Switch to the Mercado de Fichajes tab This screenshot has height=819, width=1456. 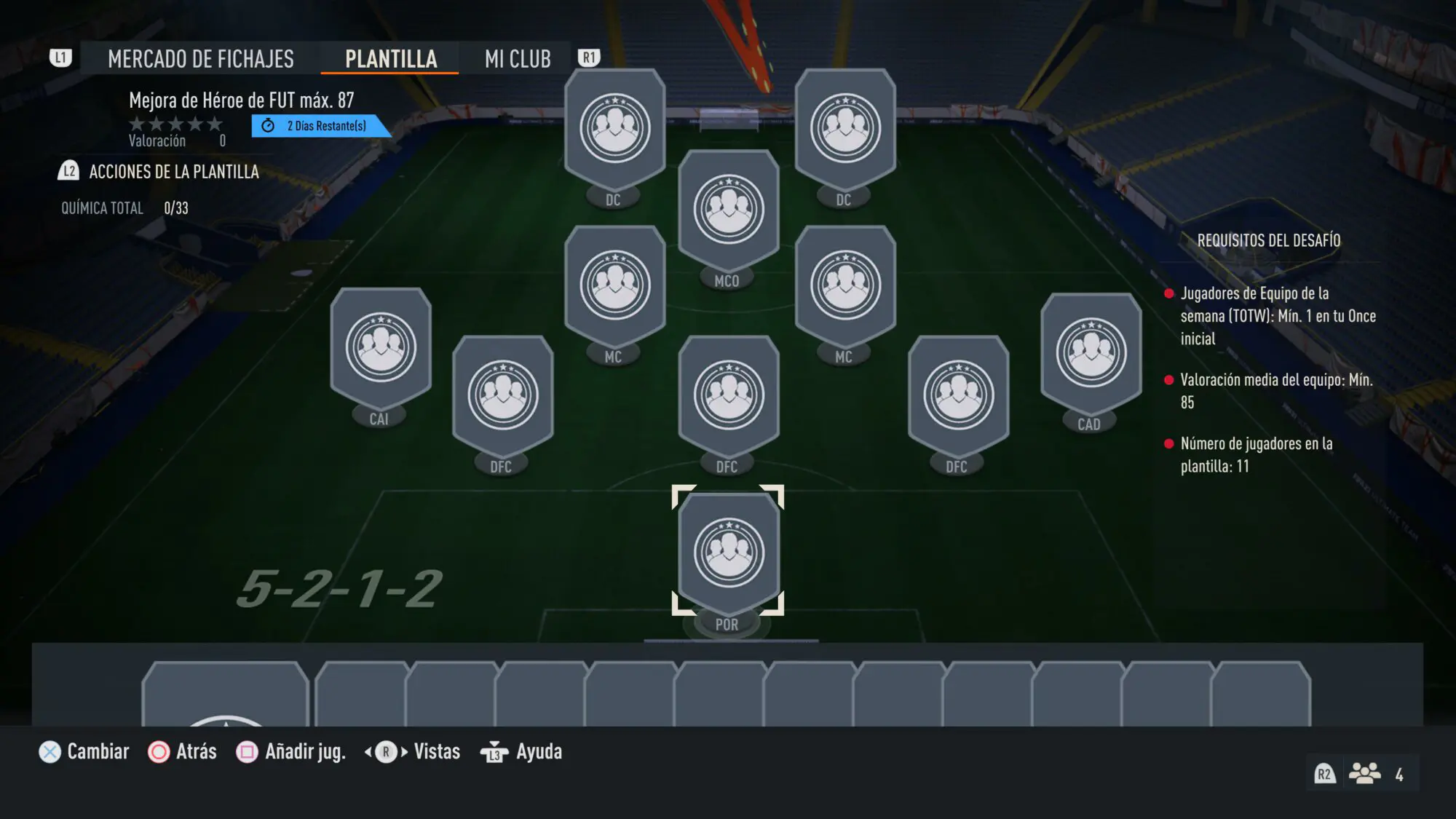[x=200, y=59]
